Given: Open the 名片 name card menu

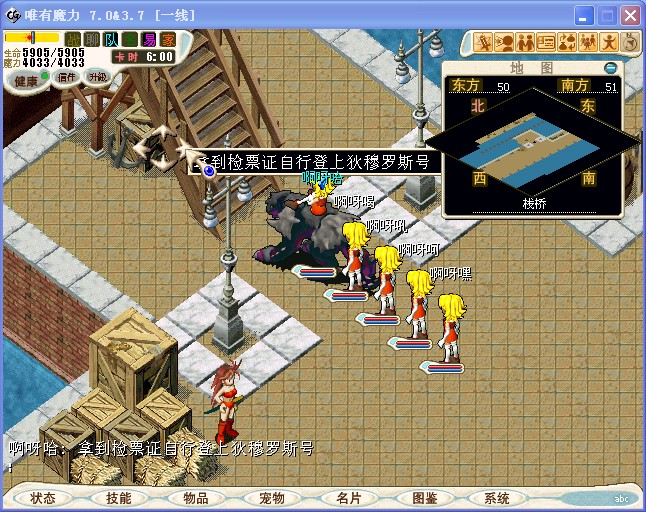Looking at the screenshot, I should pos(348,497).
